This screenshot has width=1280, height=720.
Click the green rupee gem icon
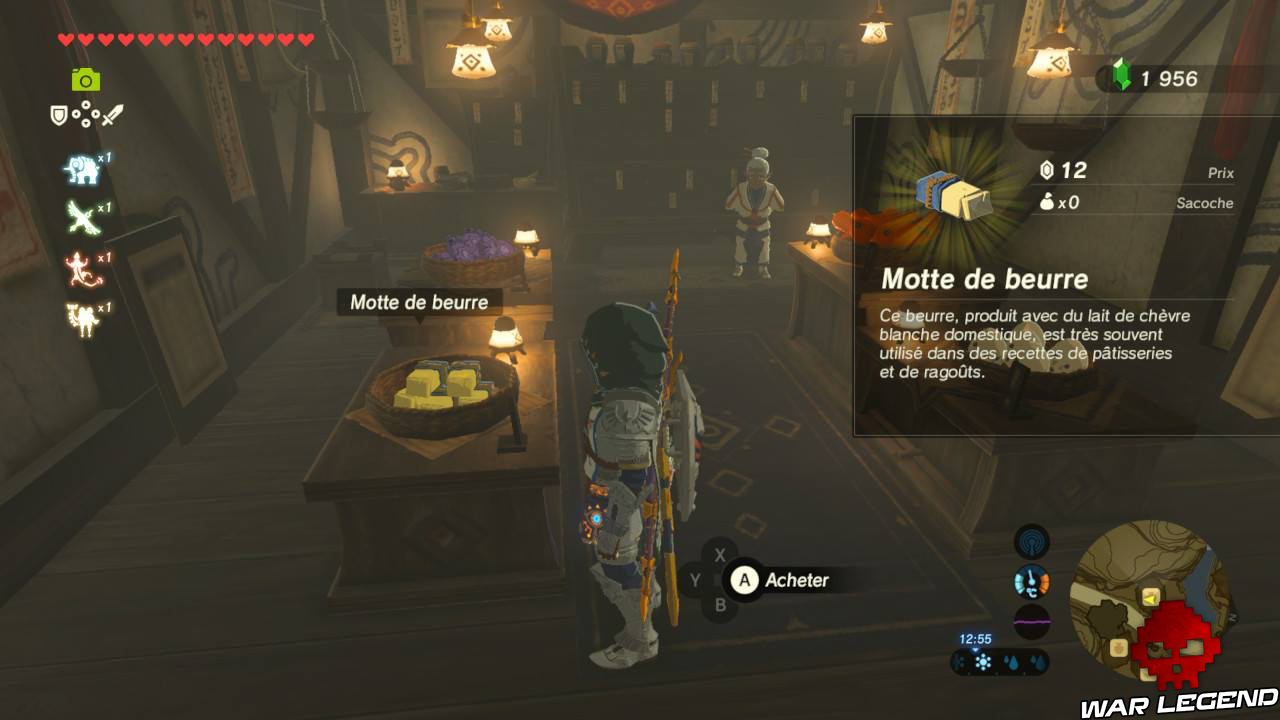1123,73
